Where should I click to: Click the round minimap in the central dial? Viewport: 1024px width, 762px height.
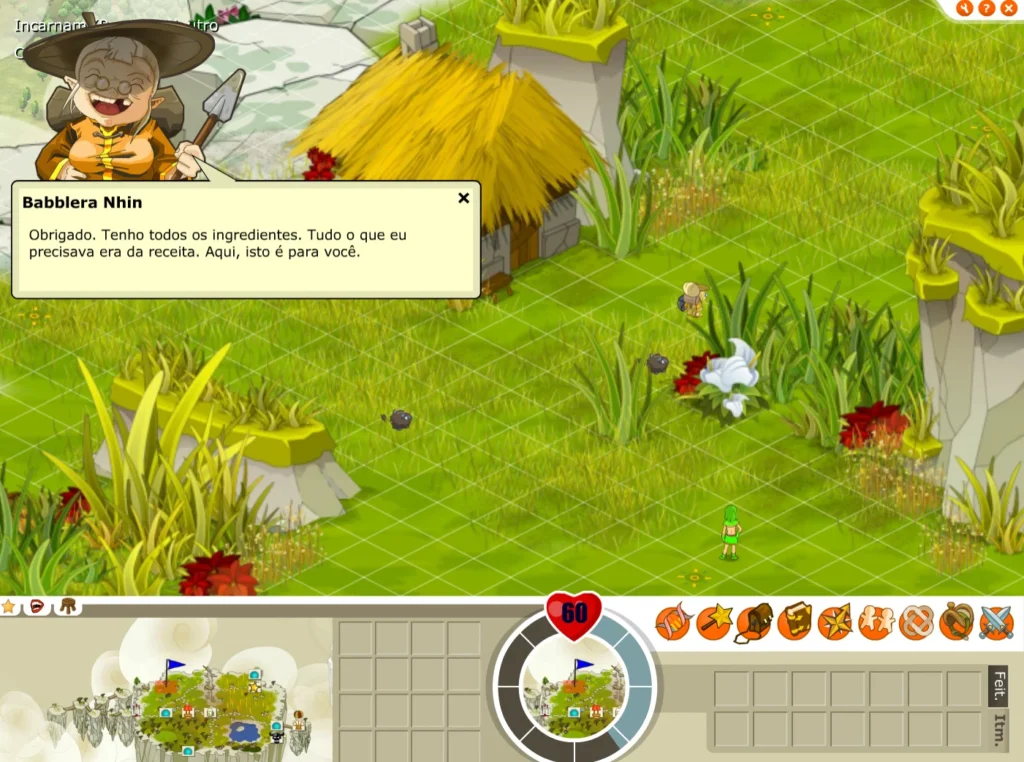(574, 691)
